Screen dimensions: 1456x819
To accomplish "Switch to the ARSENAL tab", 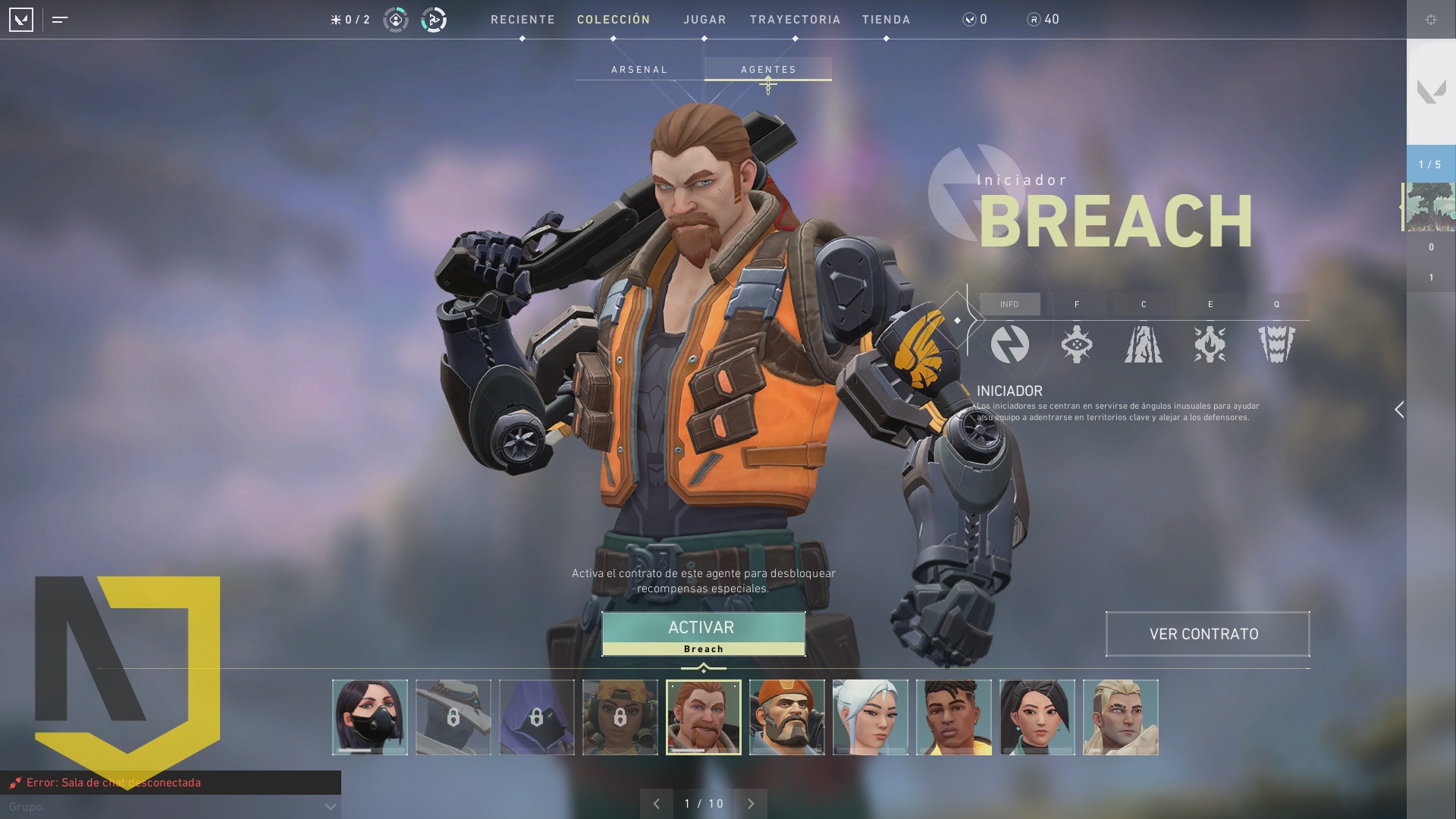I will [639, 69].
